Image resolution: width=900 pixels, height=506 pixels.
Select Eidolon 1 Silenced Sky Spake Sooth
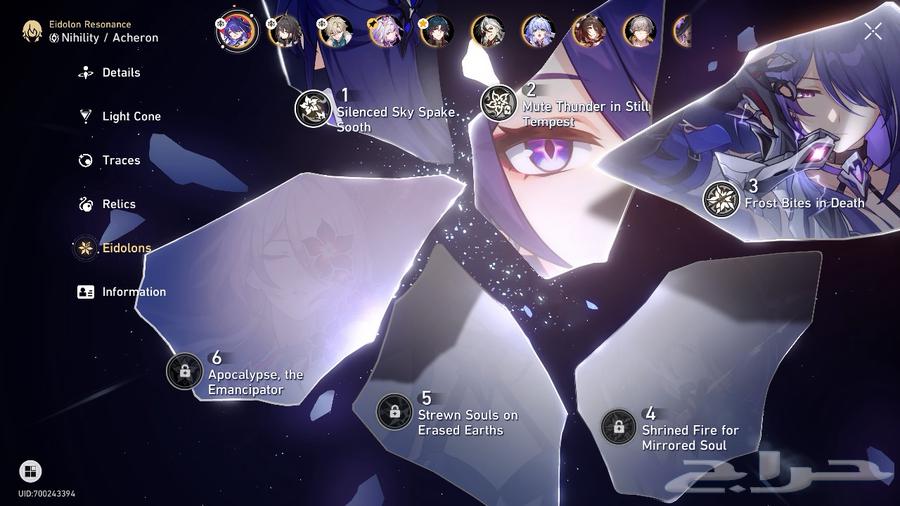(313, 108)
